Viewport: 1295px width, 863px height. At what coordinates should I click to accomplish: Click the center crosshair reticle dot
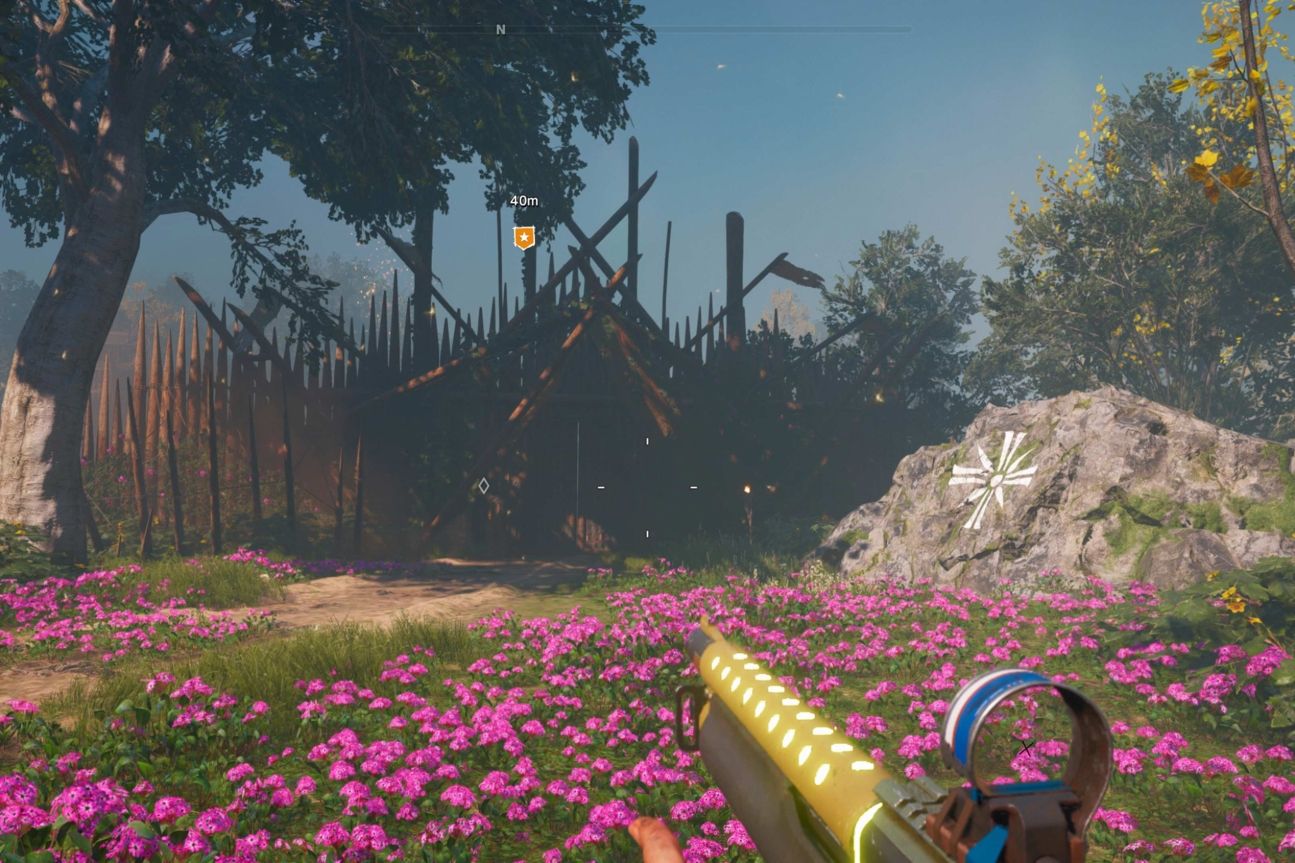pos(647,487)
